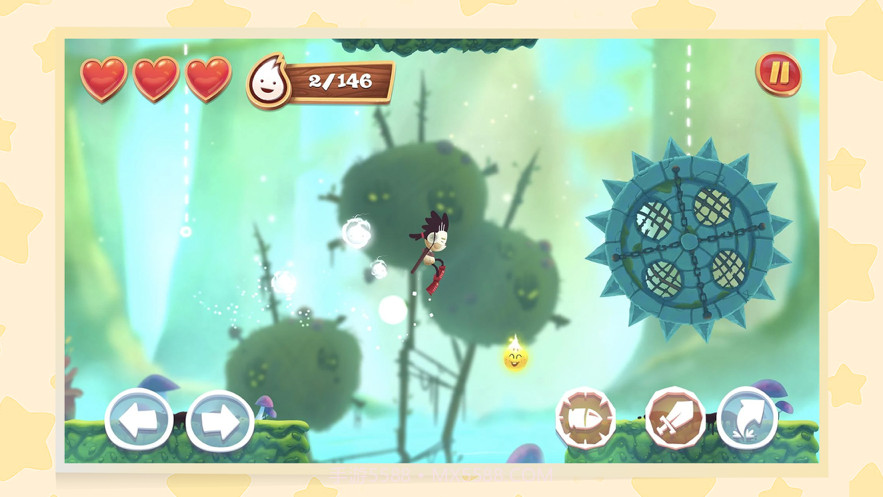This screenshot has height=497, width=883.
Task: Tap the move right arrow button
Action: [x=219, y=420]
